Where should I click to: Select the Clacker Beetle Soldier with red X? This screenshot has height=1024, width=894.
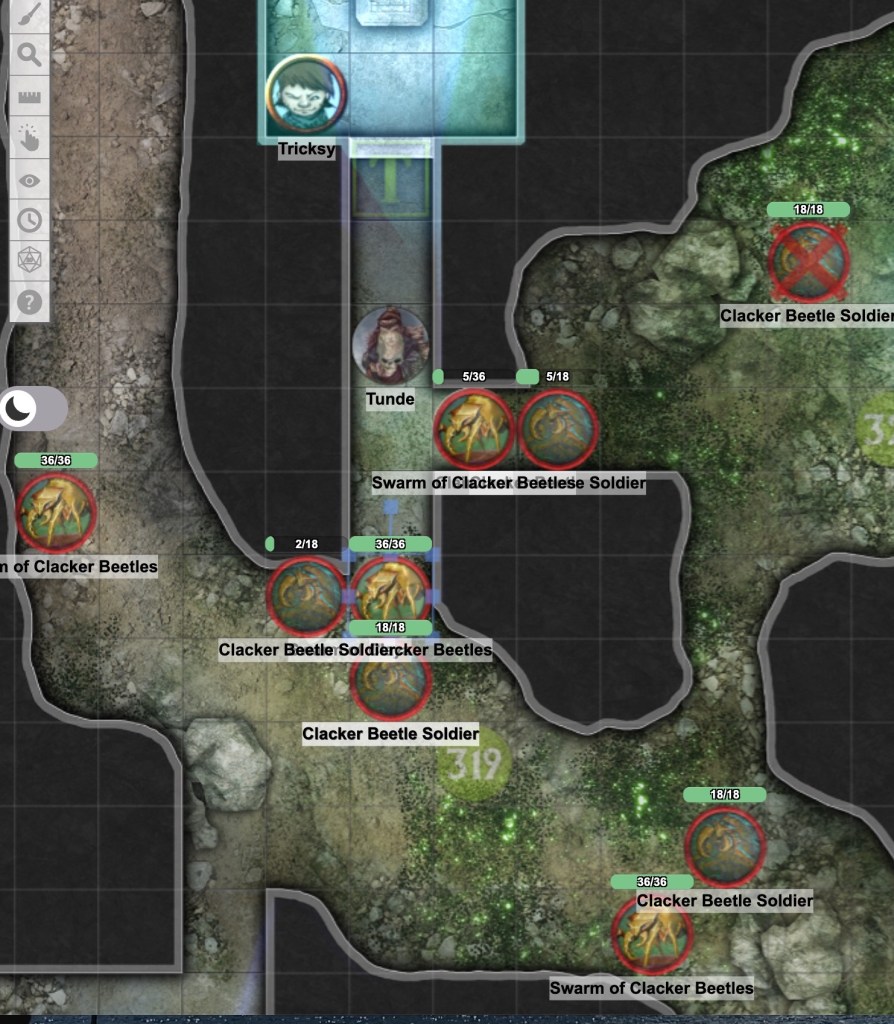808,261
